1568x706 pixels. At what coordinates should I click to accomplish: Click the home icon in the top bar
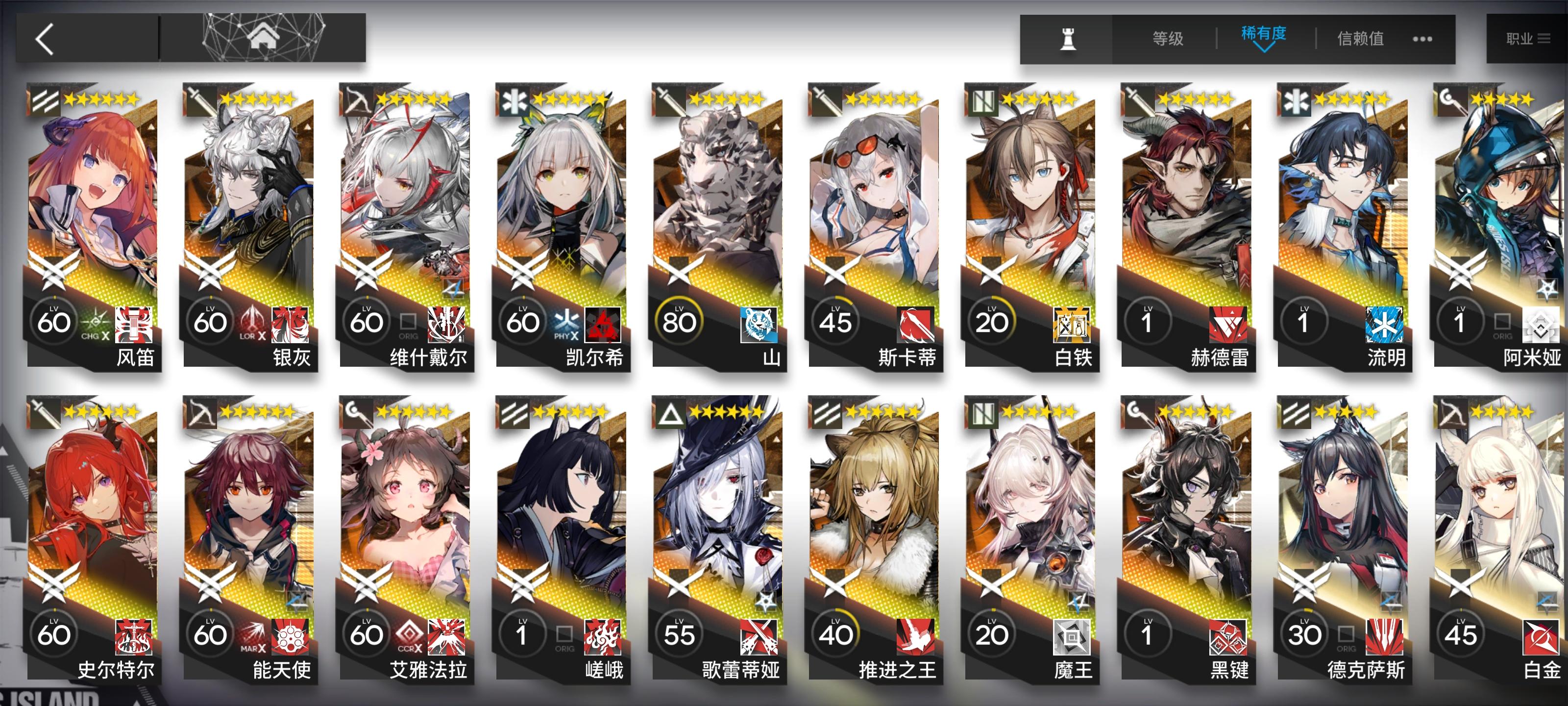264,38
